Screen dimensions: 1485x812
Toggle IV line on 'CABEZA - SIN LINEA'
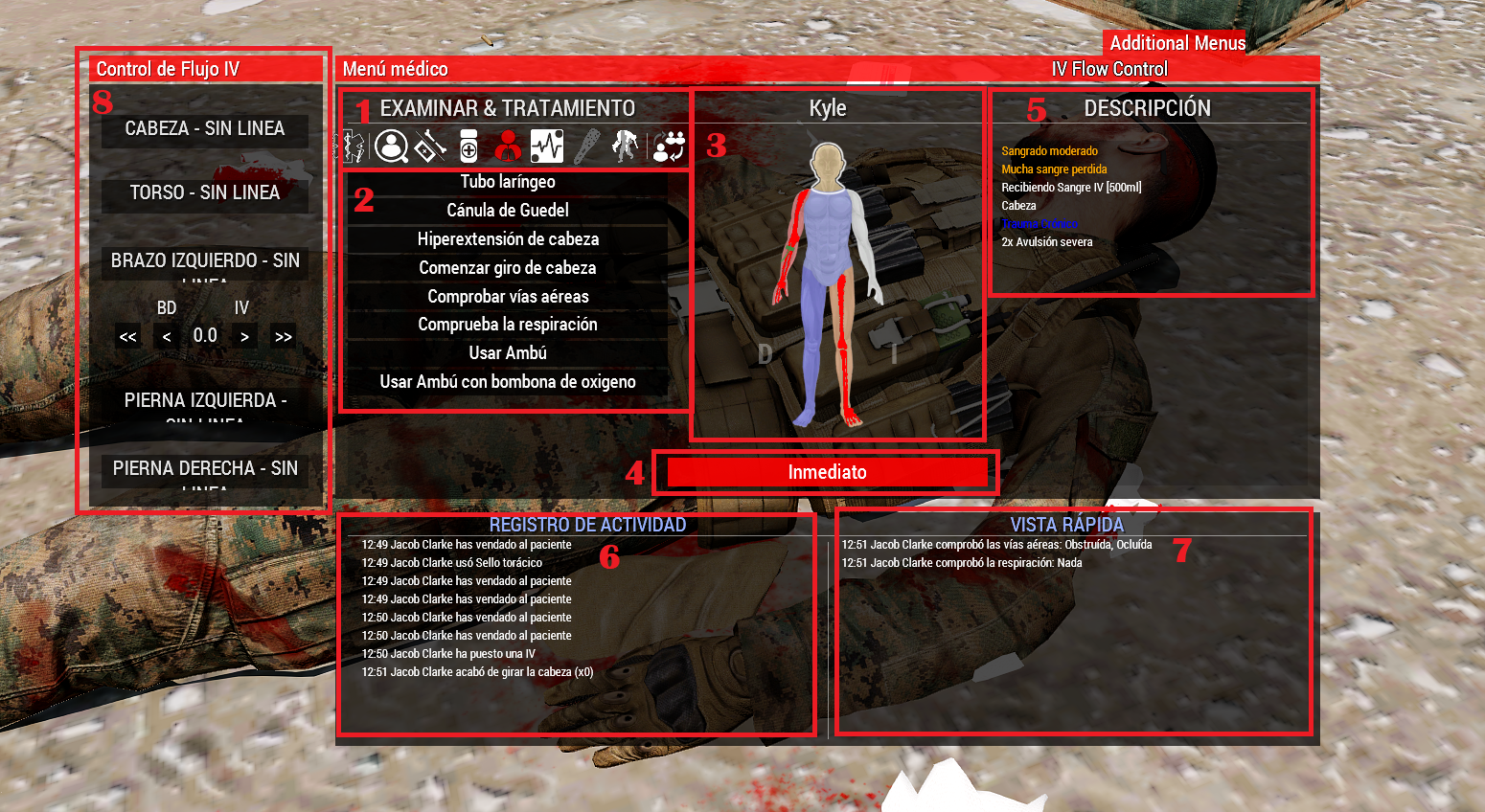pyautogui.click(x=204, y=130)
